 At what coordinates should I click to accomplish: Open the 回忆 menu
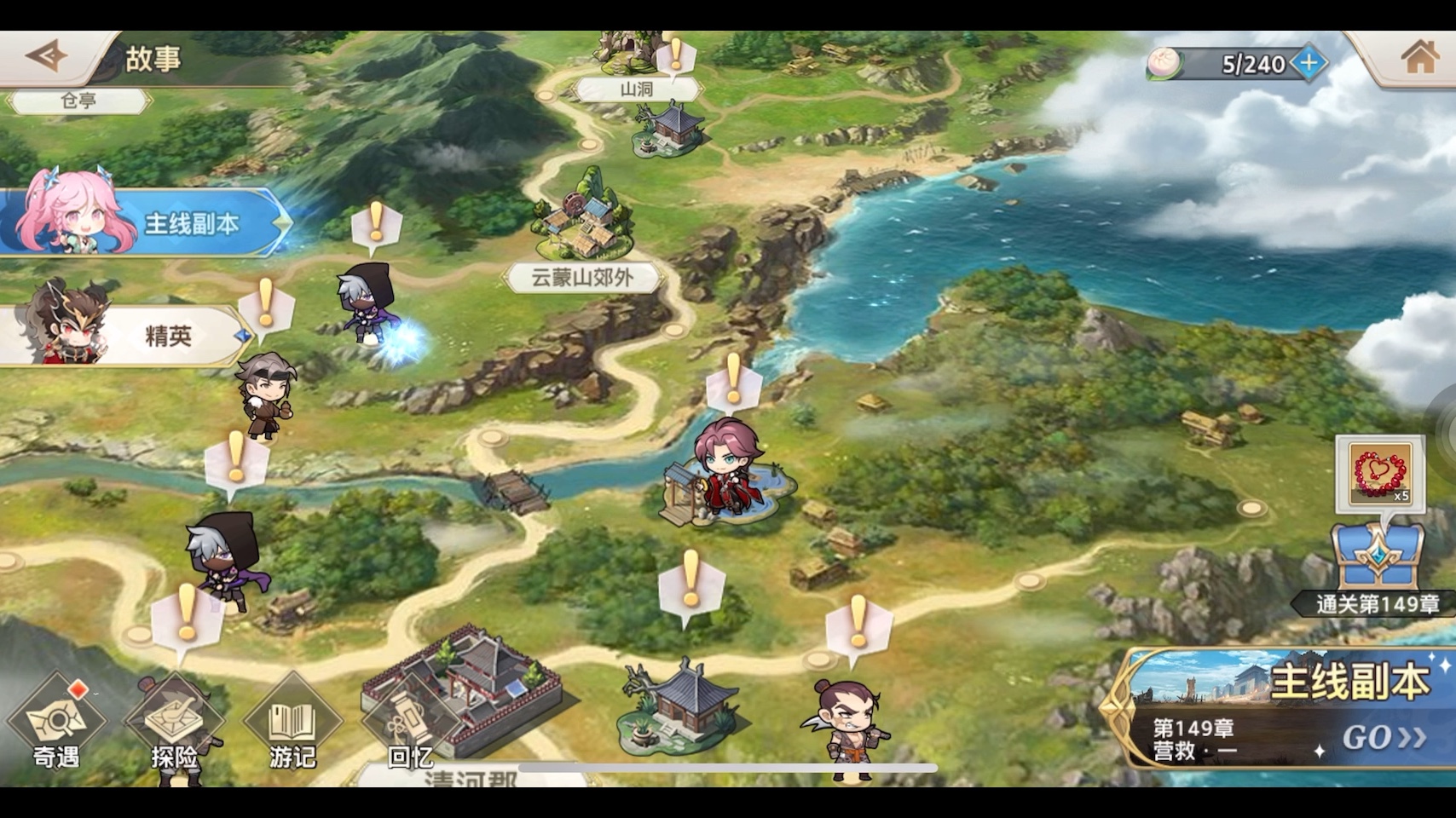tap(410, 726)
